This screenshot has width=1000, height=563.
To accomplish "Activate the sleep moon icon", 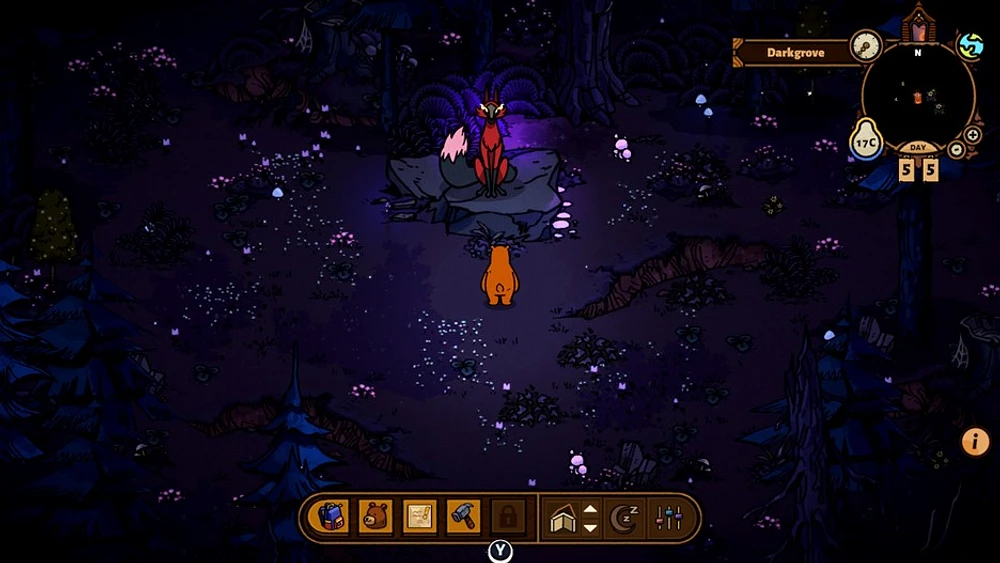I will point(625,518).
